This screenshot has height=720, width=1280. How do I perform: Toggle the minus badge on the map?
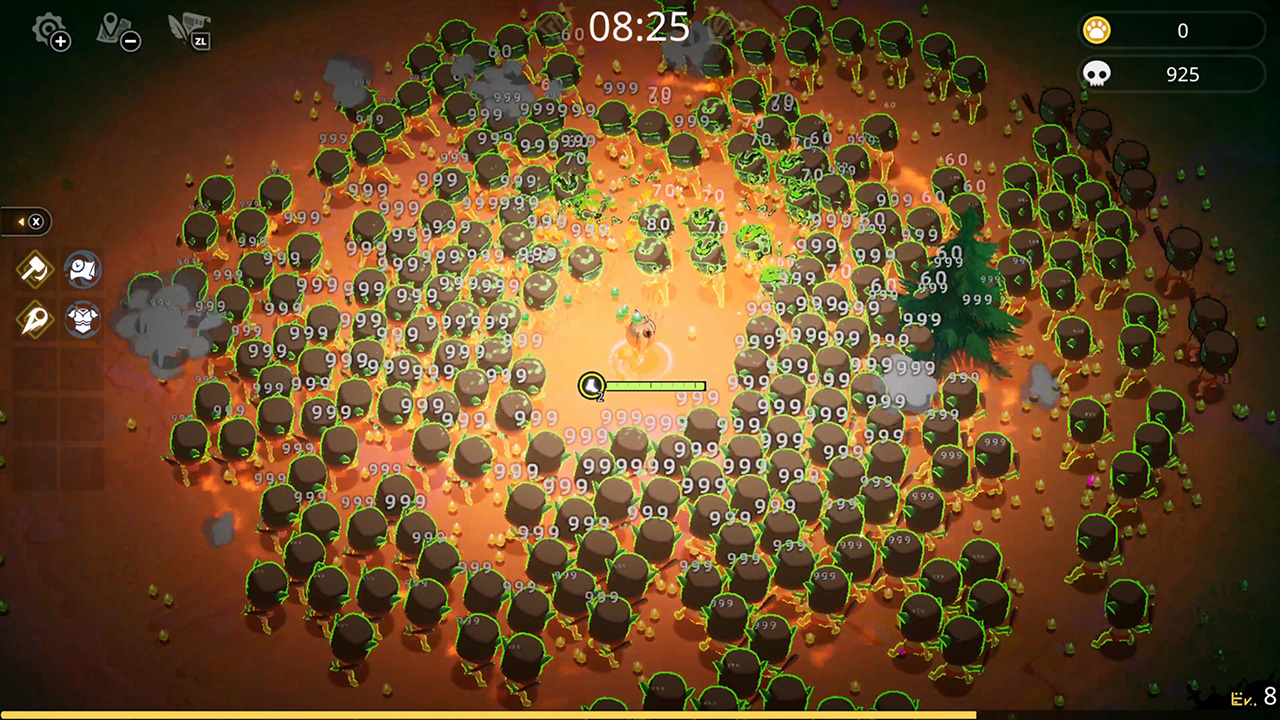pos(131,43)
